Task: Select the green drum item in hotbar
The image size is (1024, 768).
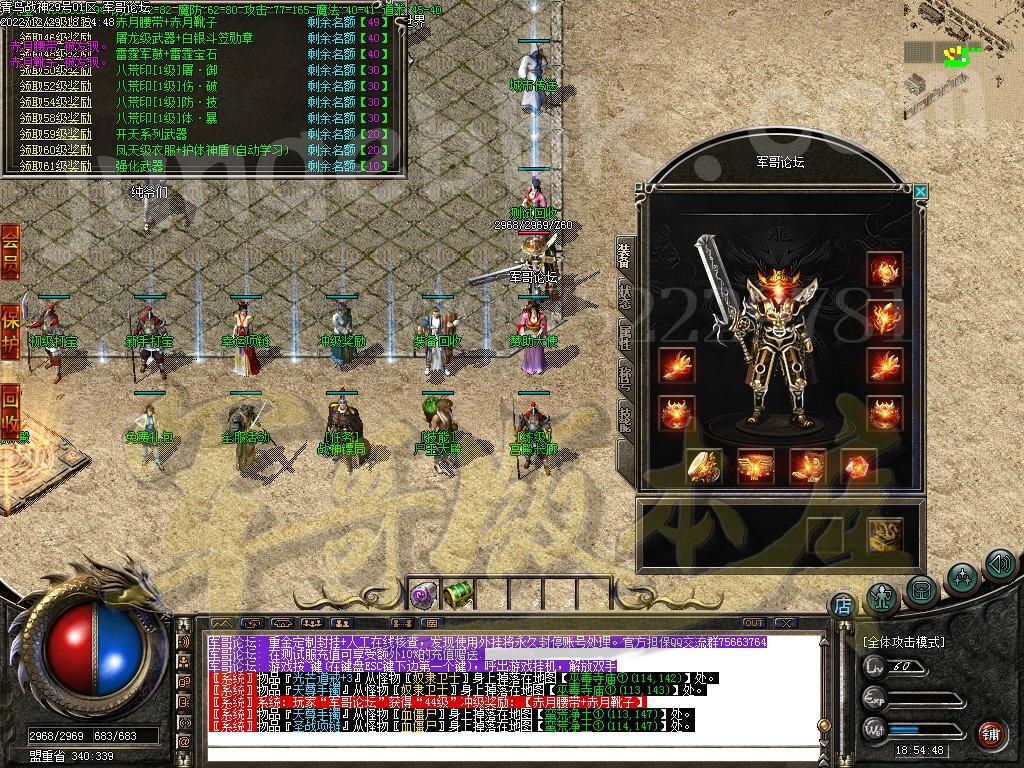Action: [457, 596]
